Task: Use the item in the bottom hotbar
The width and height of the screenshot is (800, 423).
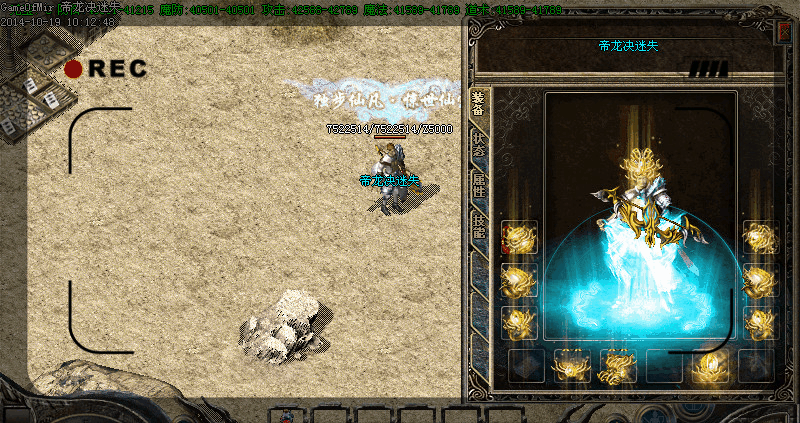Action: [286, 415]
